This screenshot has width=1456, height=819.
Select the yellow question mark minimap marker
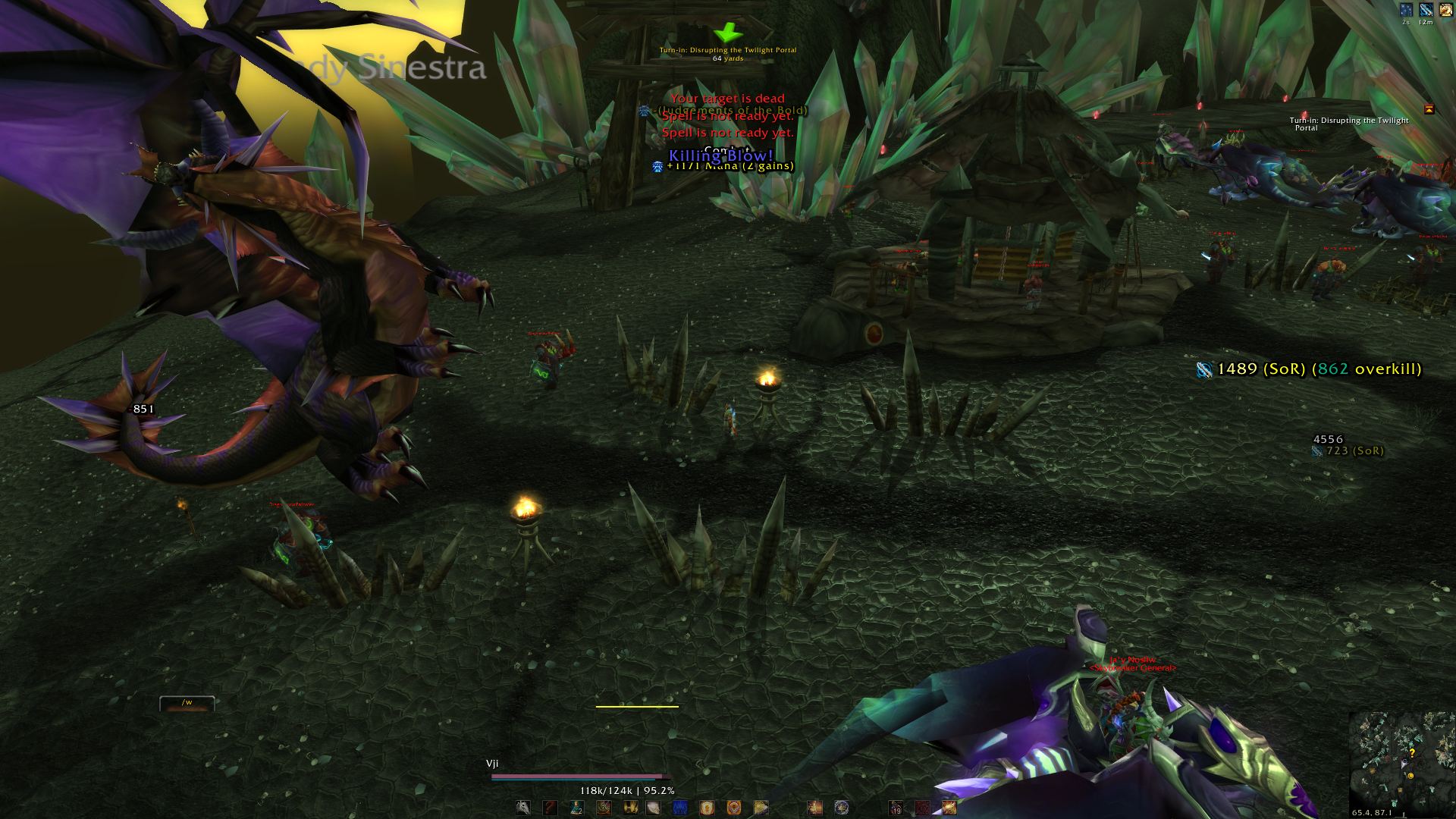click(x=1412, y=753)
